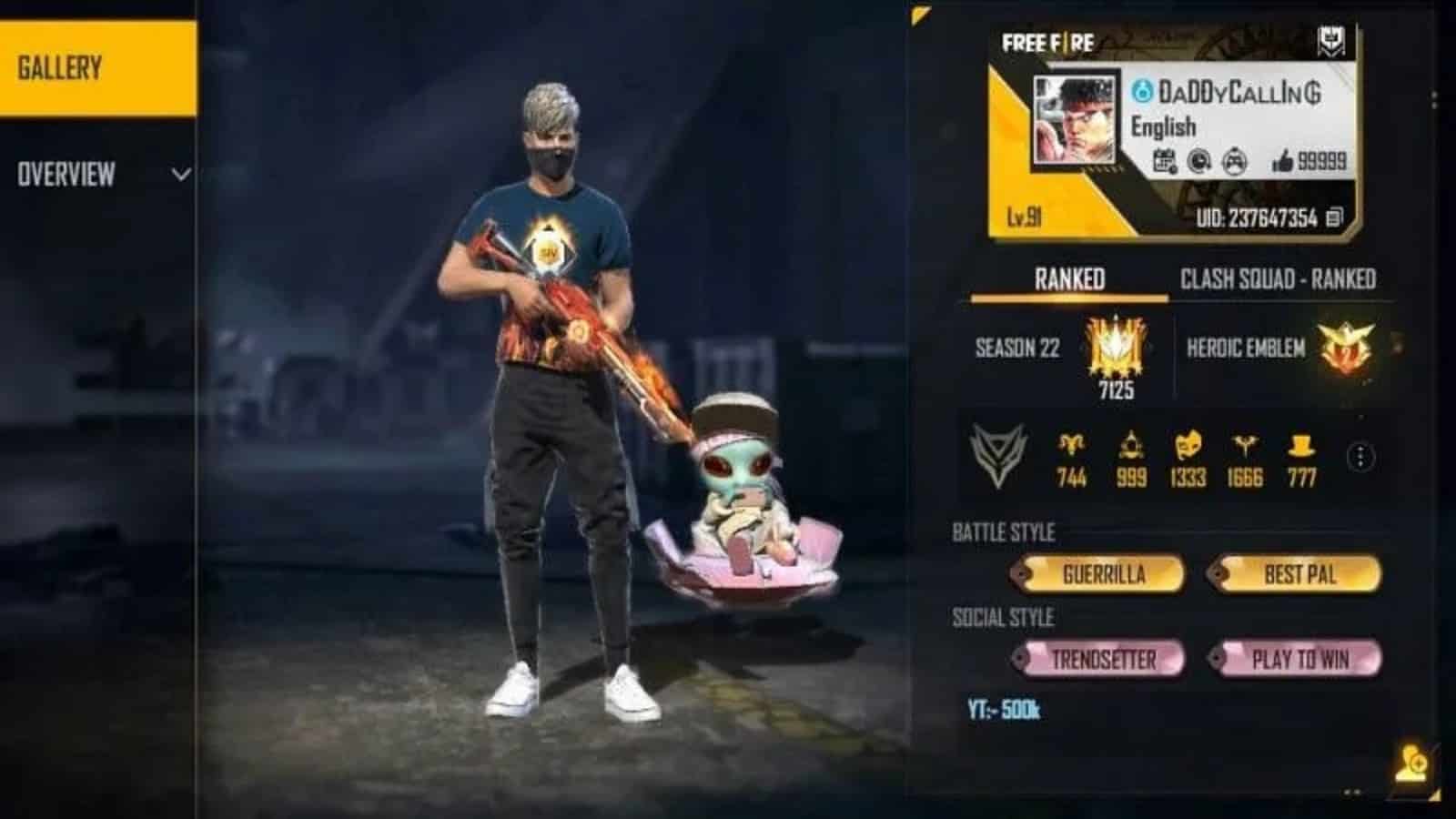Select the game controller icon beside the name
The image size is (1456, 819).
click(1234, 161)
